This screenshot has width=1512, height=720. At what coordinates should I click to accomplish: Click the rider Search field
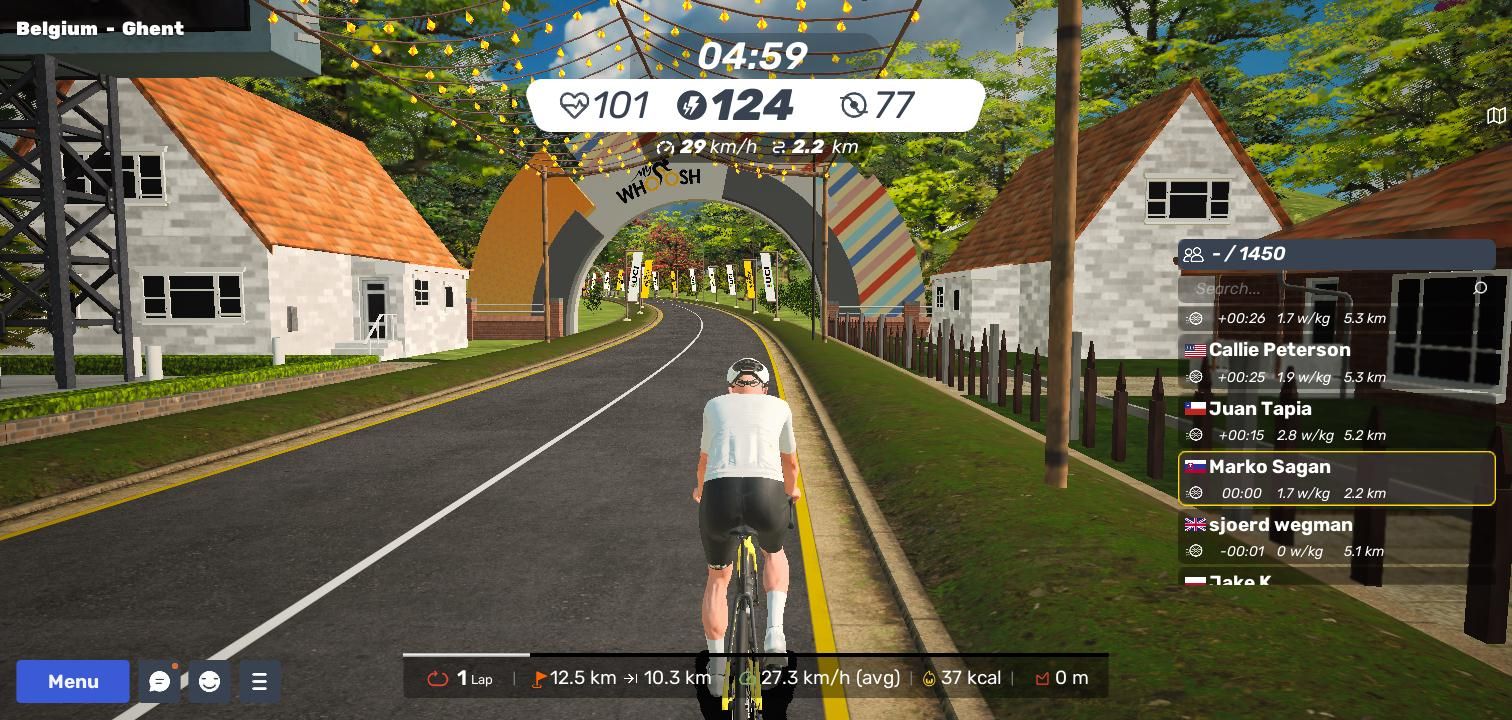(x=1330, y=289)
